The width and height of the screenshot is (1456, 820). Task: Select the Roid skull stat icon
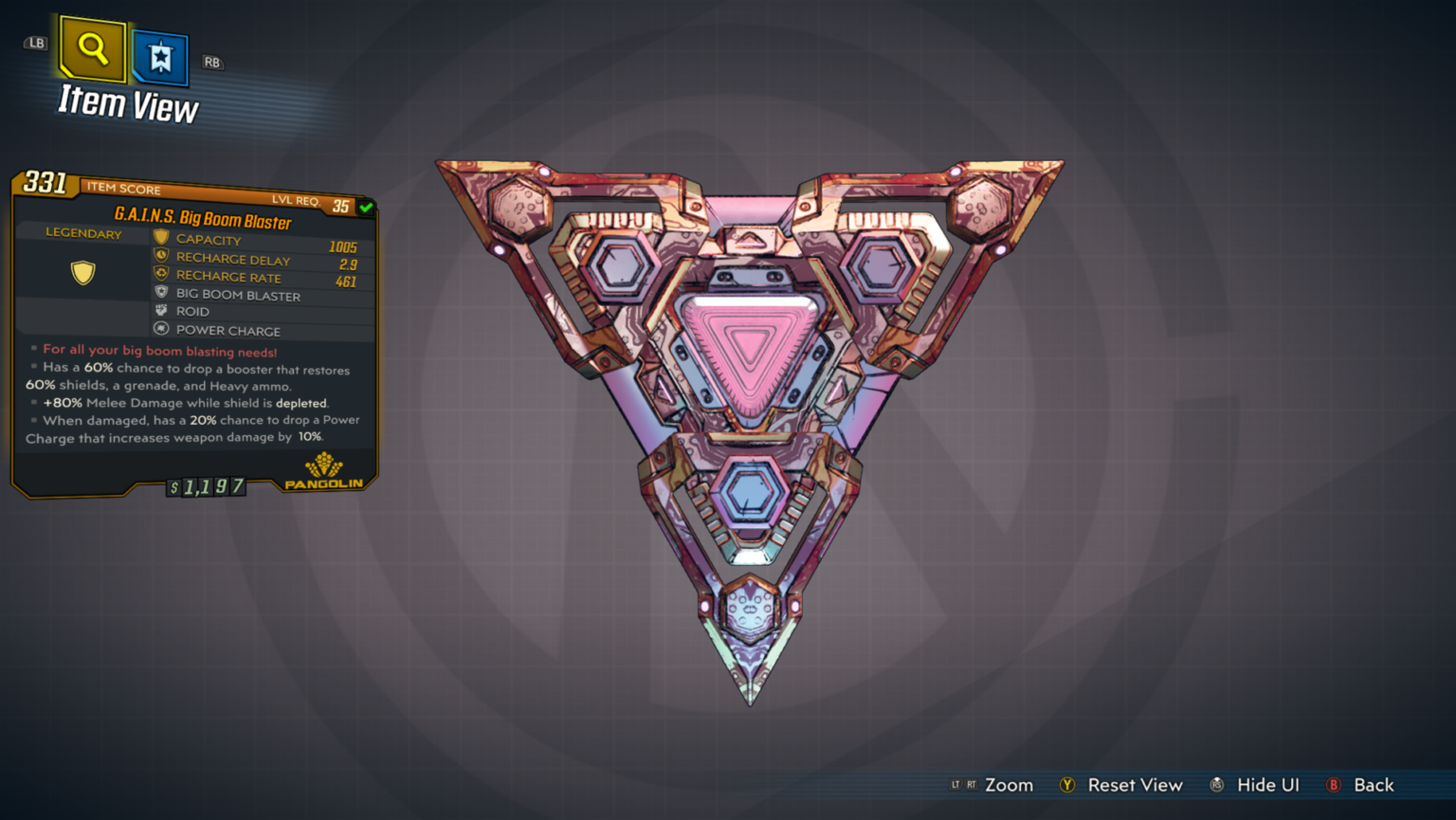pyautogui.click(x=161, y=310)
